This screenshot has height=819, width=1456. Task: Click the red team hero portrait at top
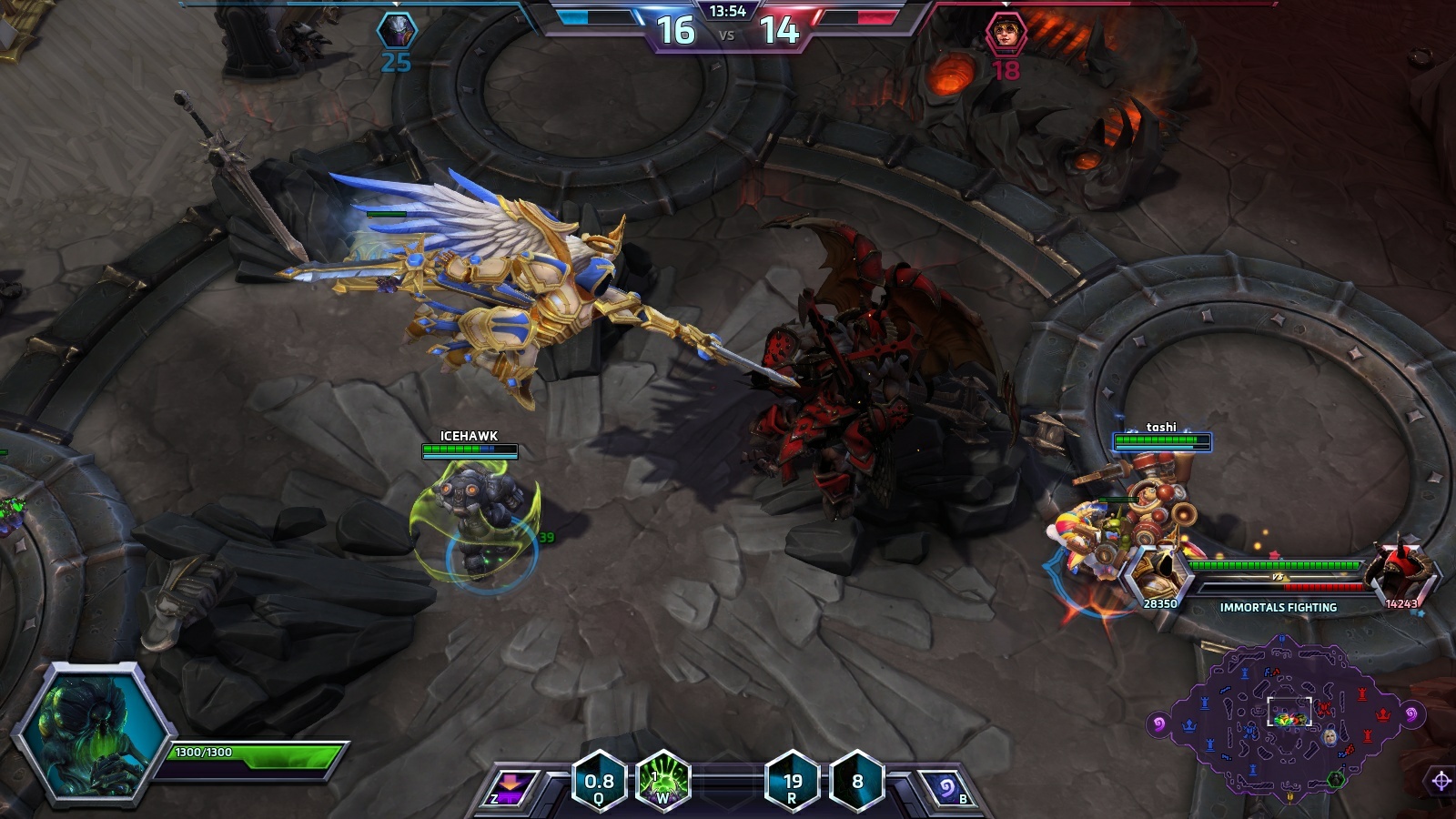[1006, 34]
